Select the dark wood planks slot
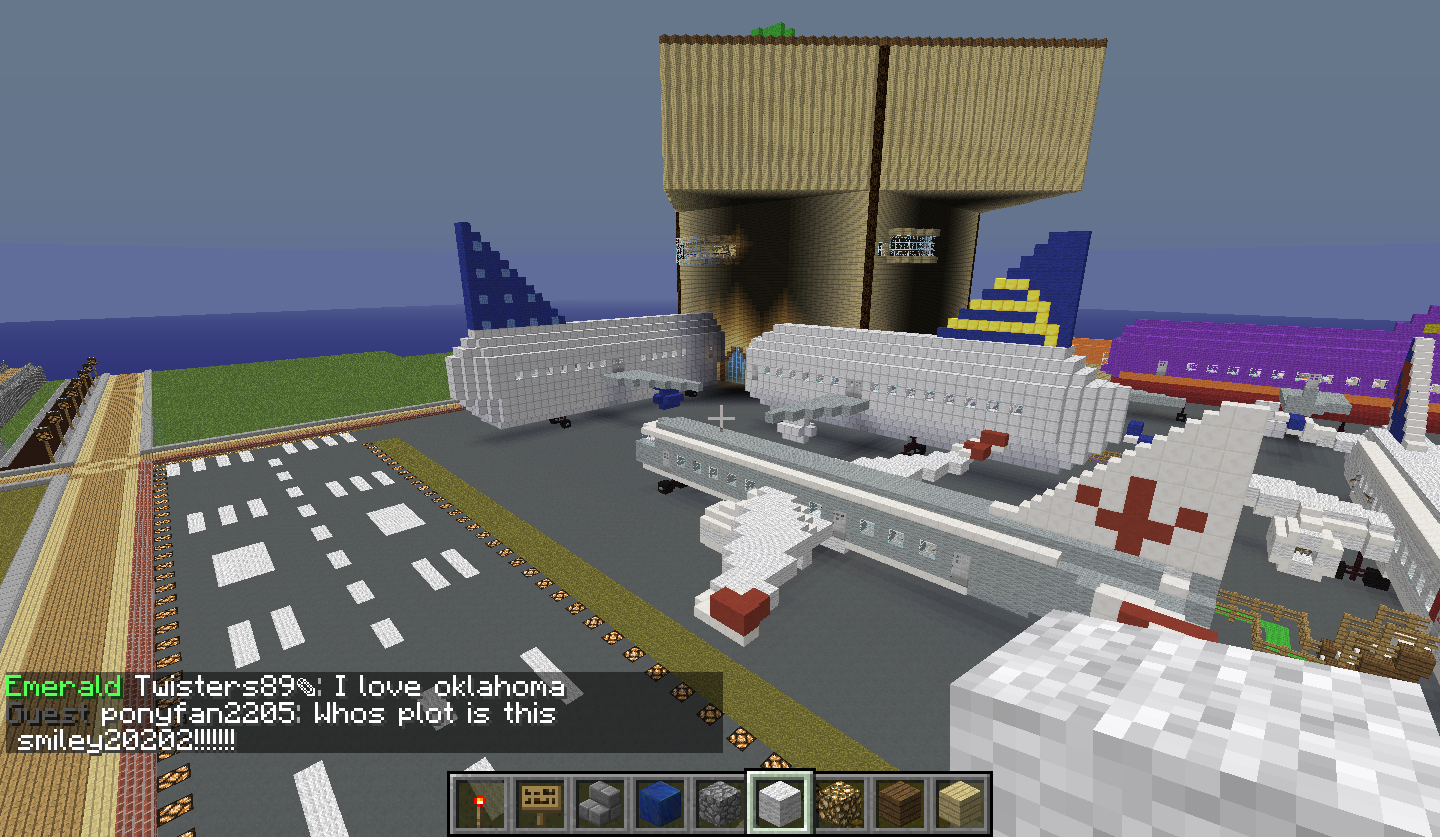The width and height of the screenshot is (1440, 837). coord(900,802)
